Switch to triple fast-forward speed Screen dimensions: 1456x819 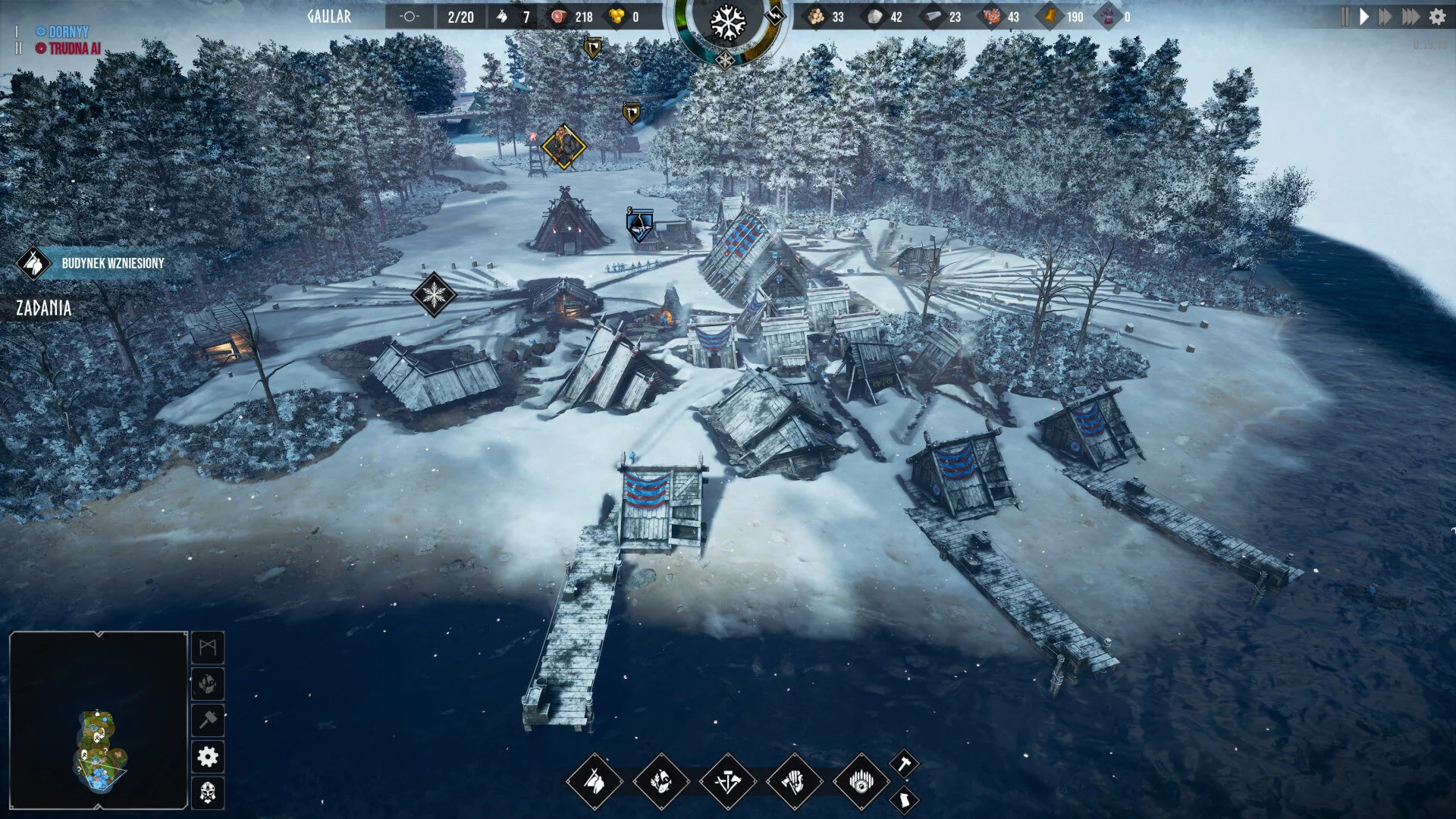1410,17
